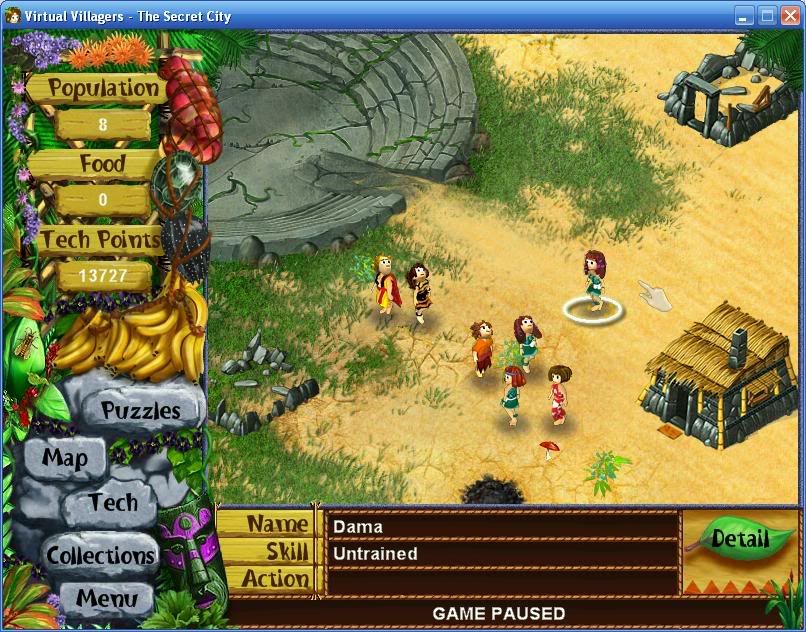View the Collections page

tap(100, 555)
